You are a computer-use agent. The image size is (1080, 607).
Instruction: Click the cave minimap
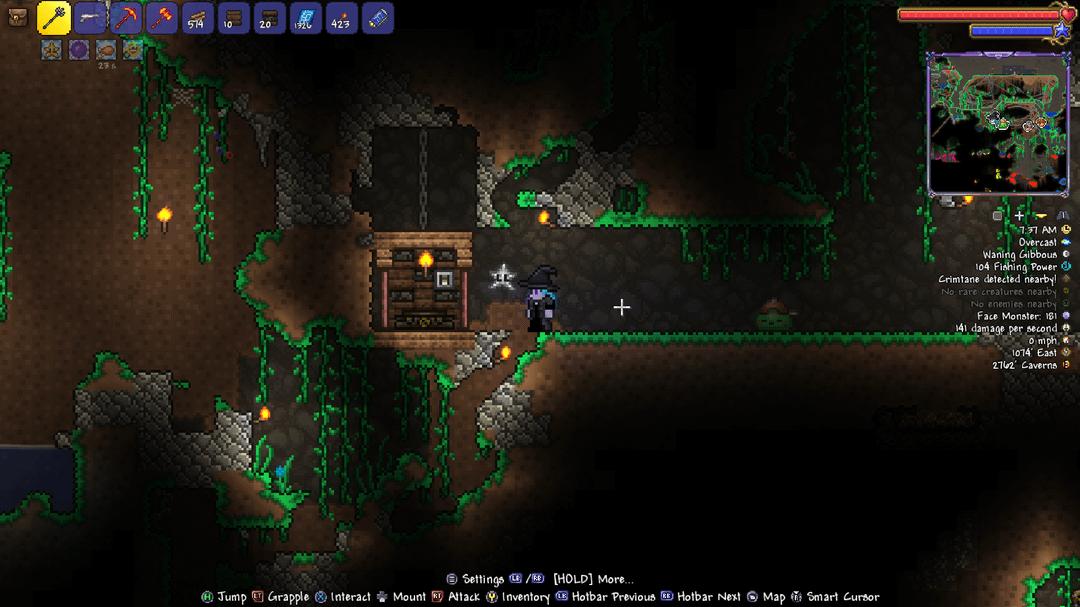pos(998,124)
